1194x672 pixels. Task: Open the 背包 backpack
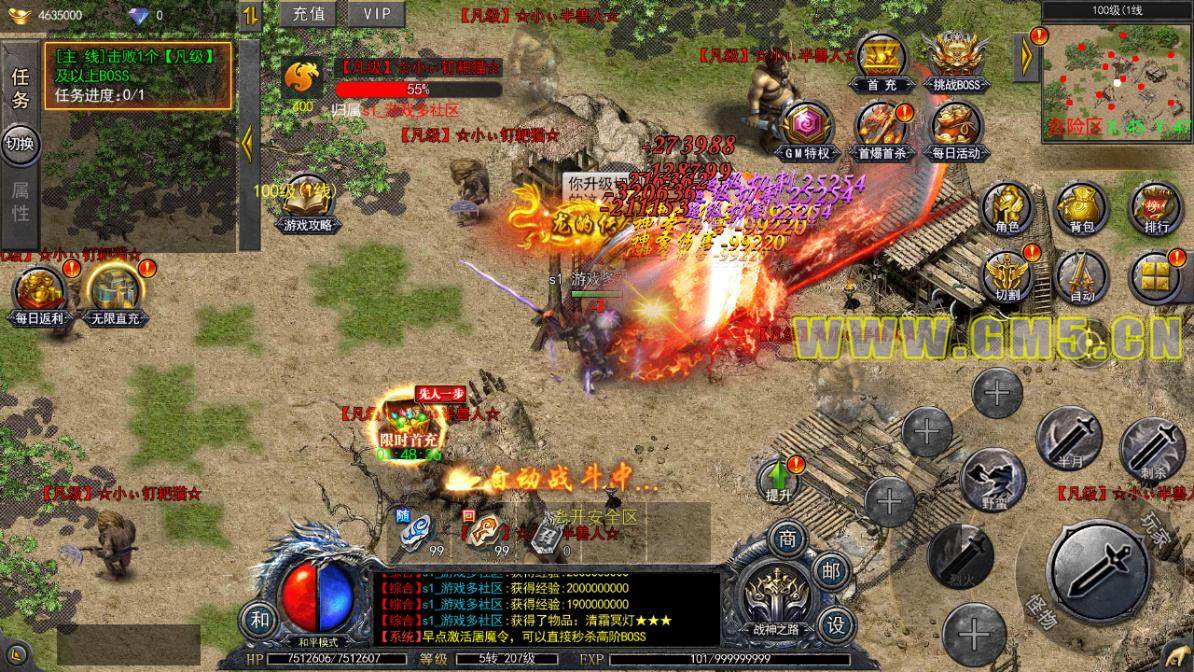tap(1079, 209)
